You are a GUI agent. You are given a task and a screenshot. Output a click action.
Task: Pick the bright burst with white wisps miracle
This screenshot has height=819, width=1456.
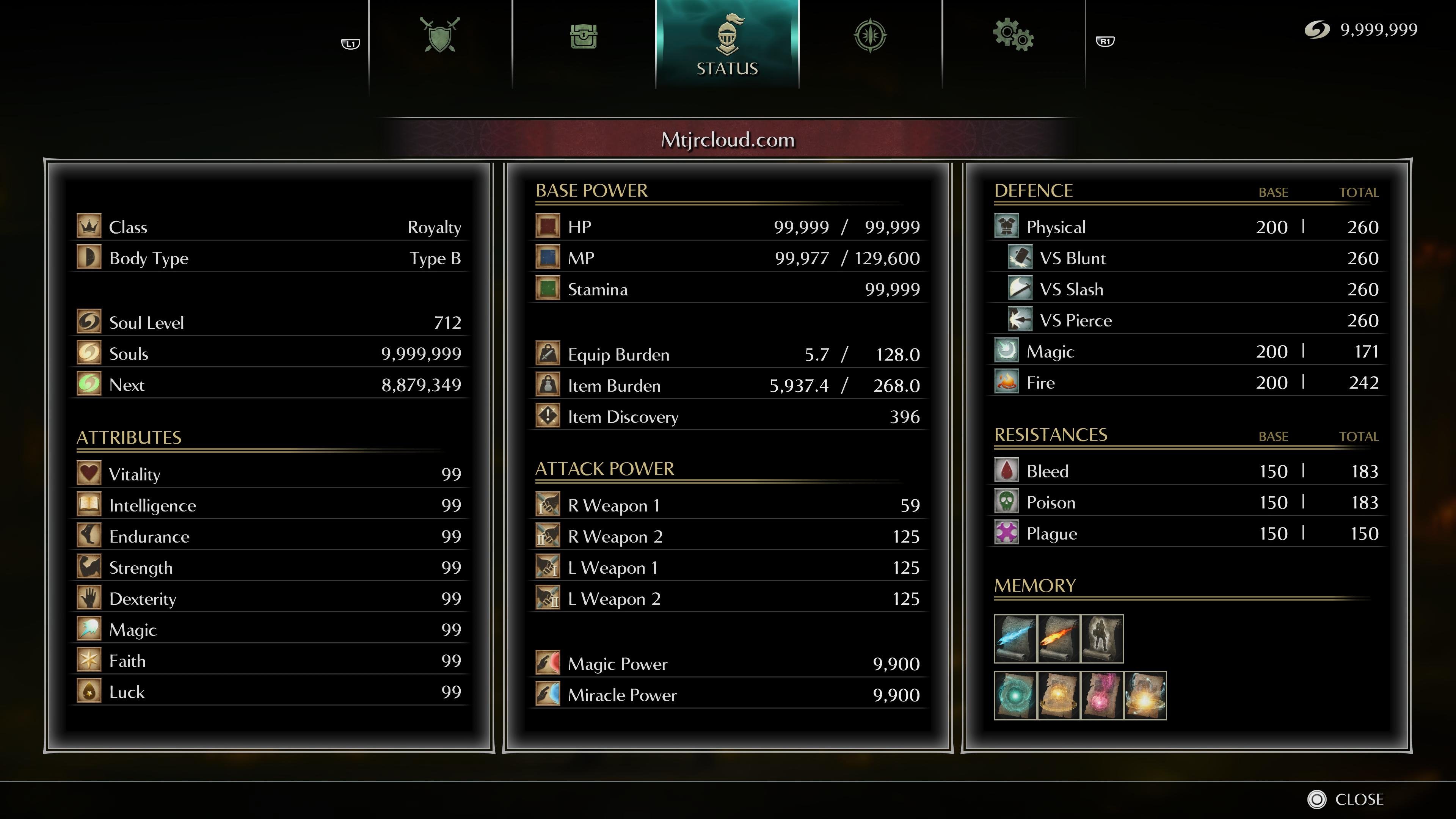[1145, 696]
